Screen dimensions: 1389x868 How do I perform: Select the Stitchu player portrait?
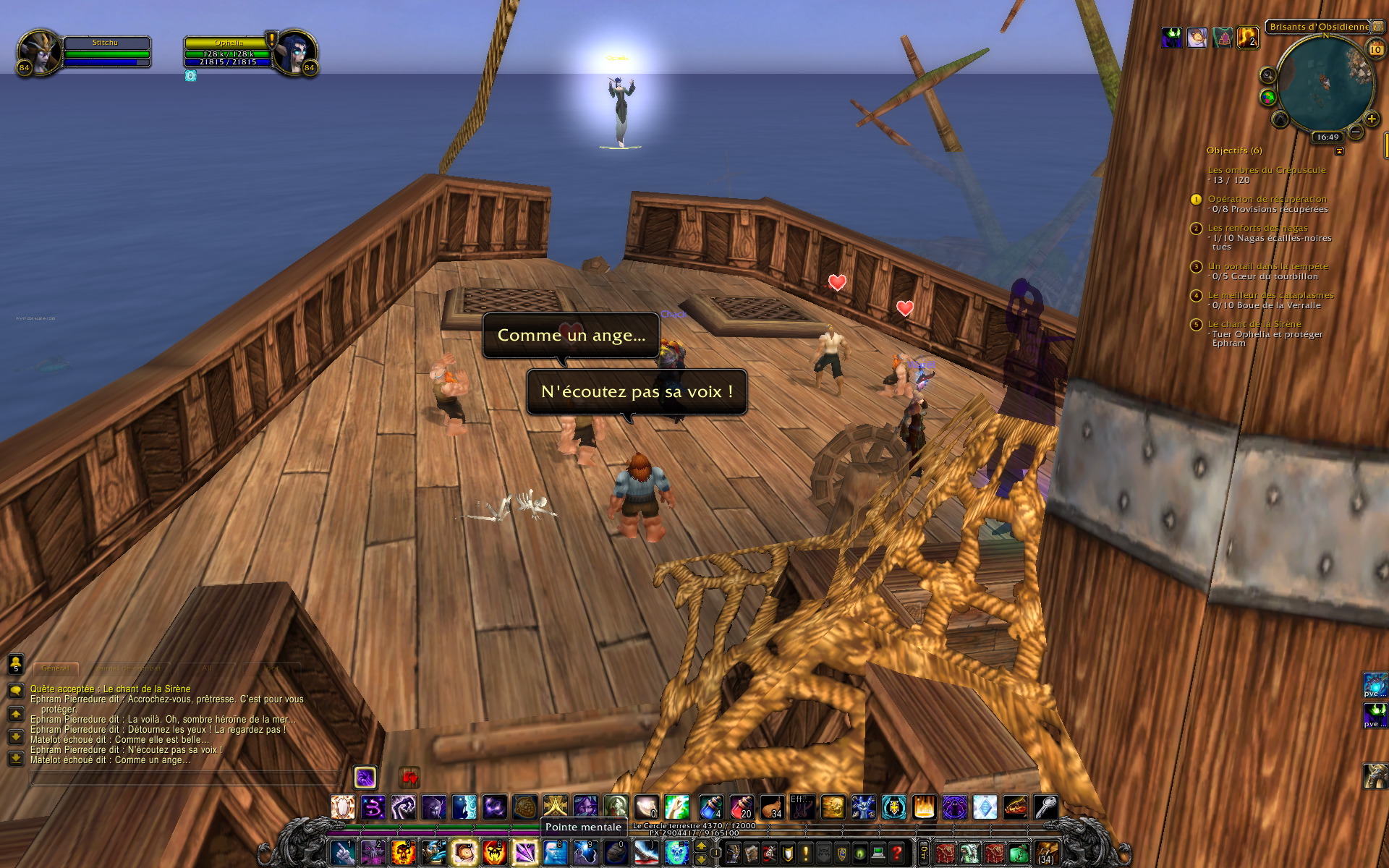tap(39, 52)
